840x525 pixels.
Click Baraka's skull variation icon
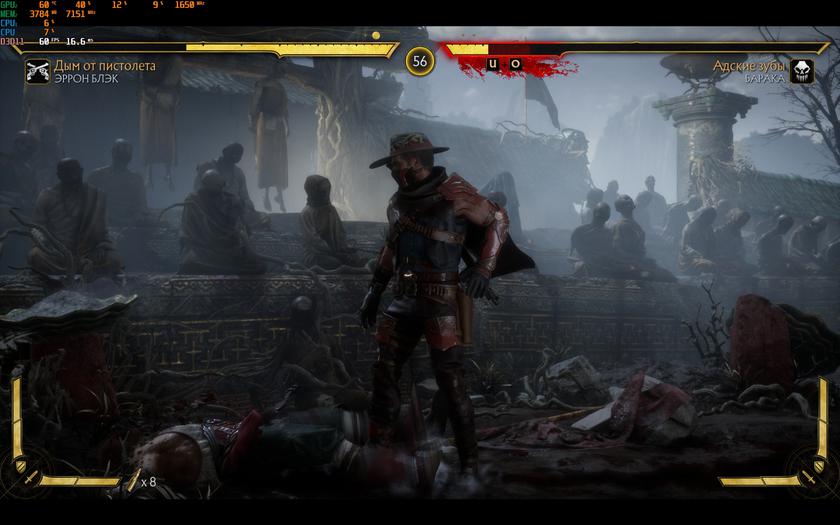tap(802, 71)
